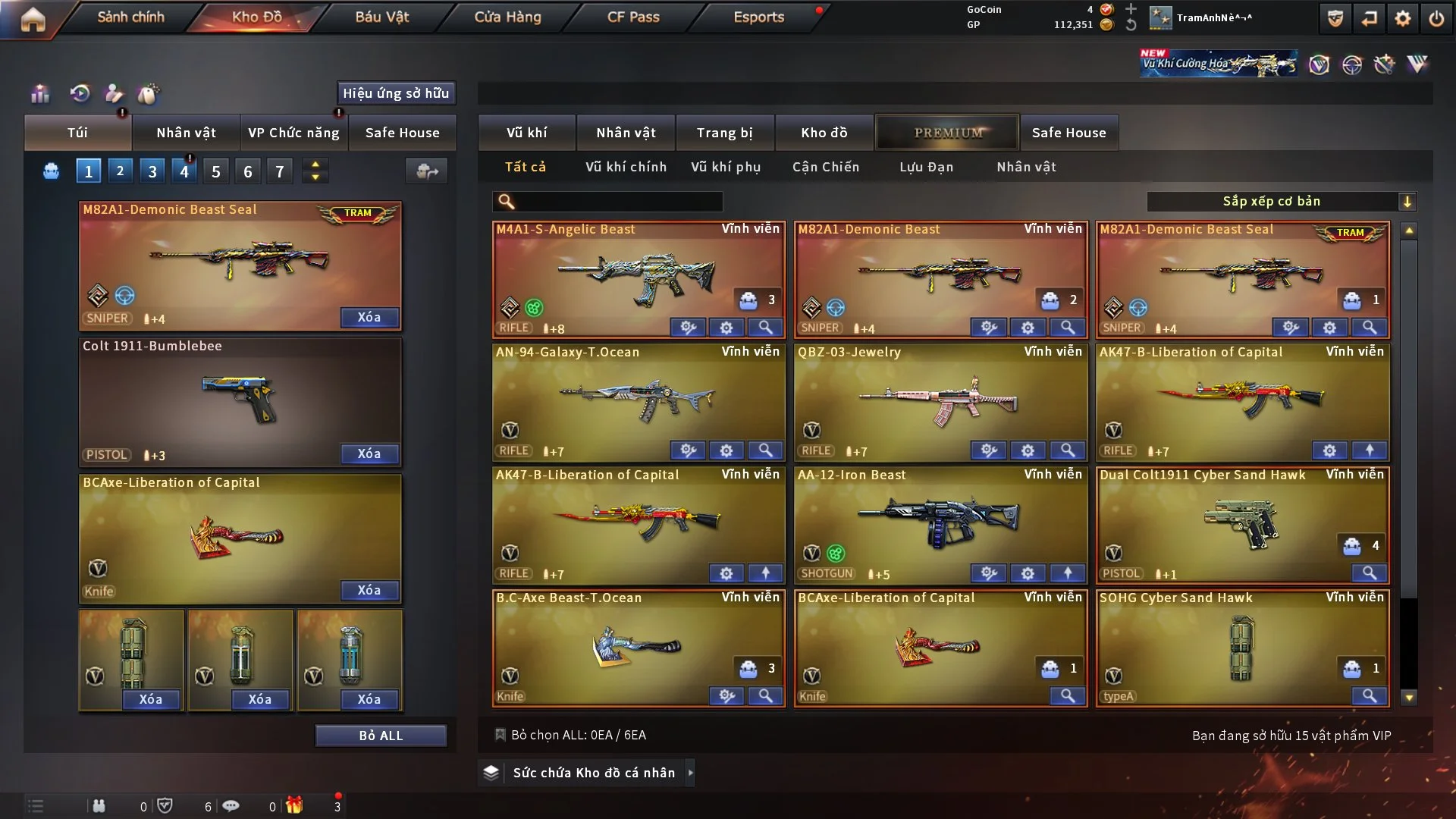1456x819 pixels.
Task: Choose bag slot number 3
Action: click(x=152, y=171)
